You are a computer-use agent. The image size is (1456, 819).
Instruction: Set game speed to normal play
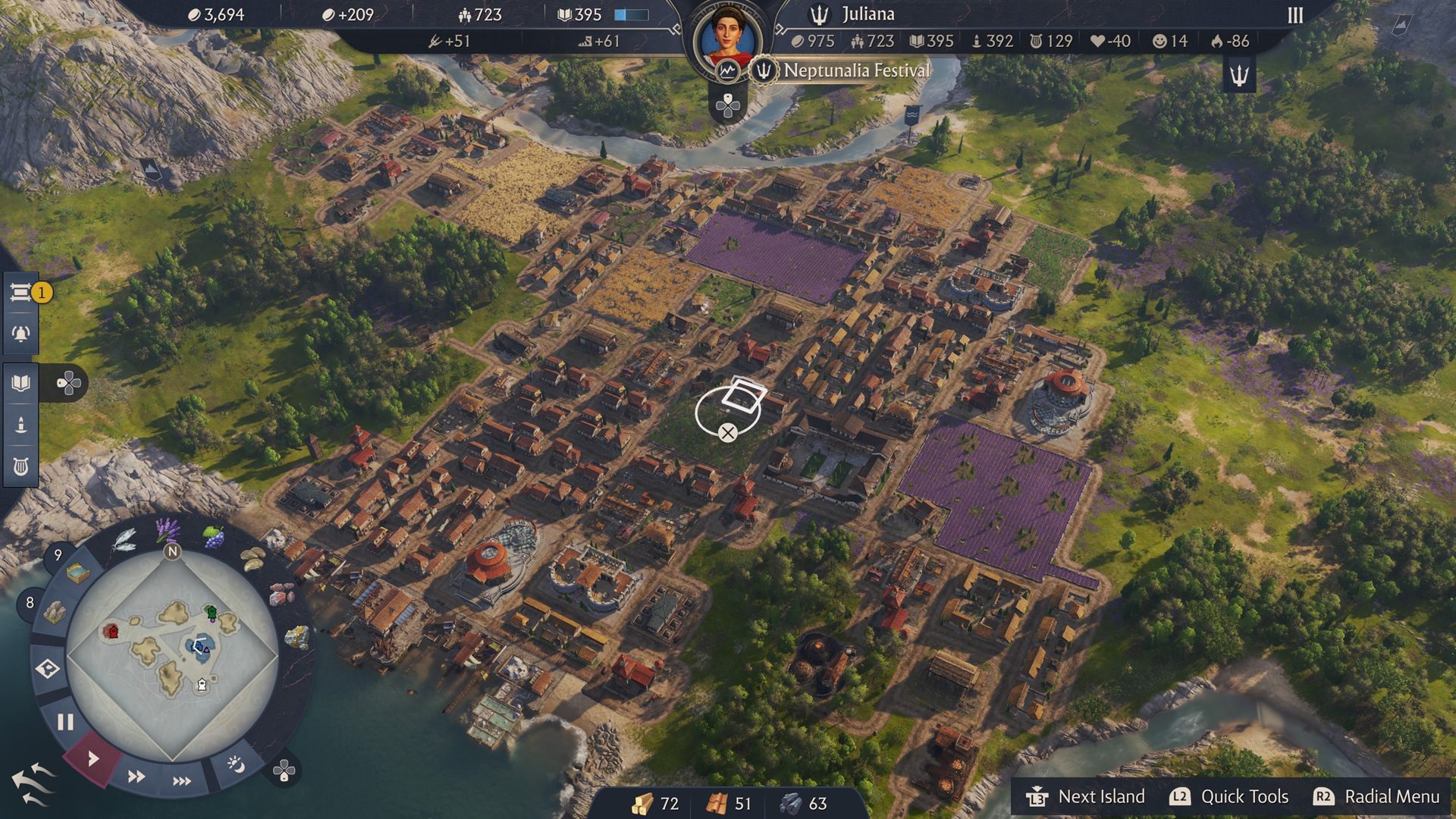pyautogui.click(x=93, y=758)
